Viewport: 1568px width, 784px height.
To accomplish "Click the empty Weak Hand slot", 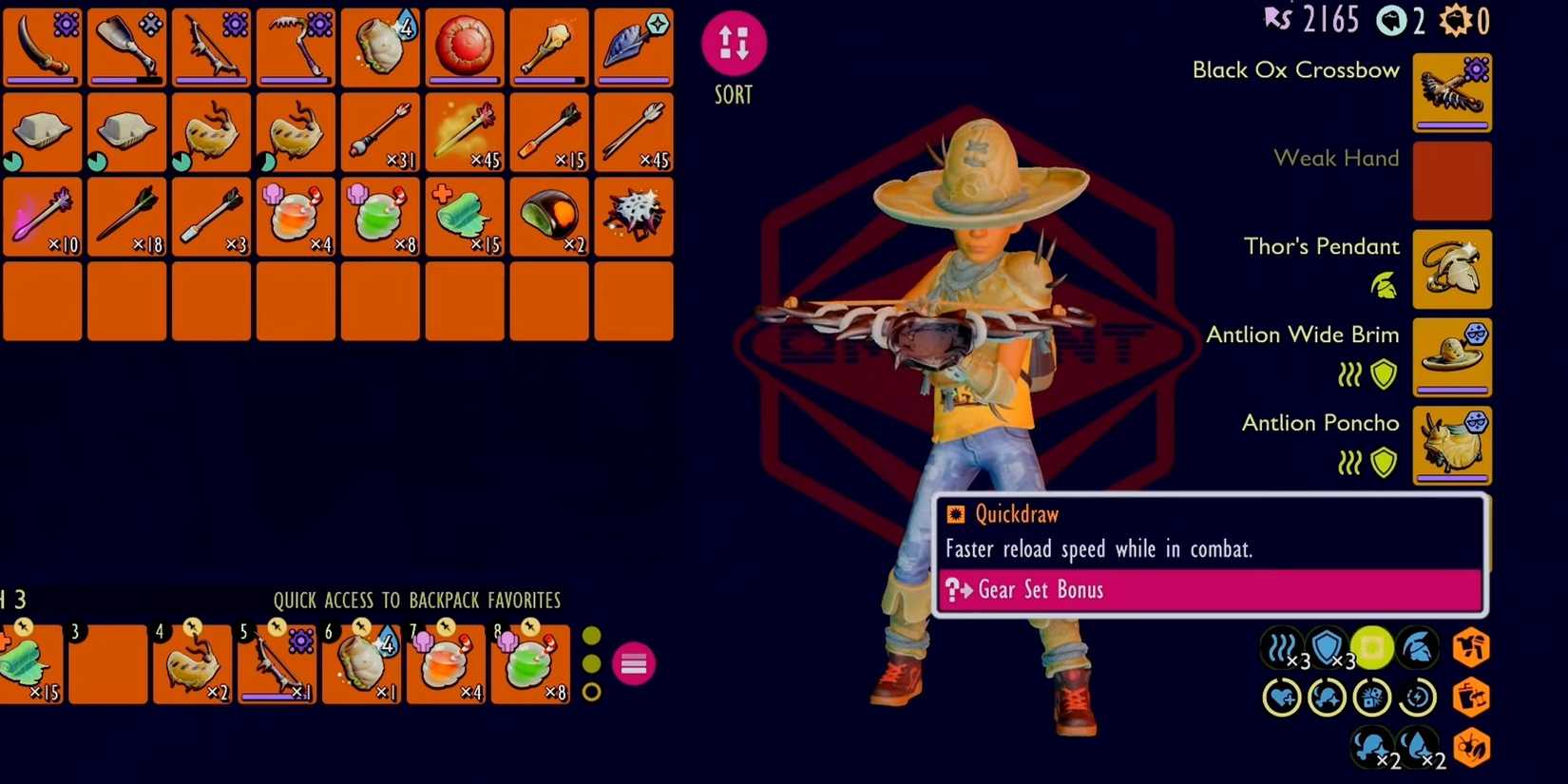I will click(x=1452, y=181).
